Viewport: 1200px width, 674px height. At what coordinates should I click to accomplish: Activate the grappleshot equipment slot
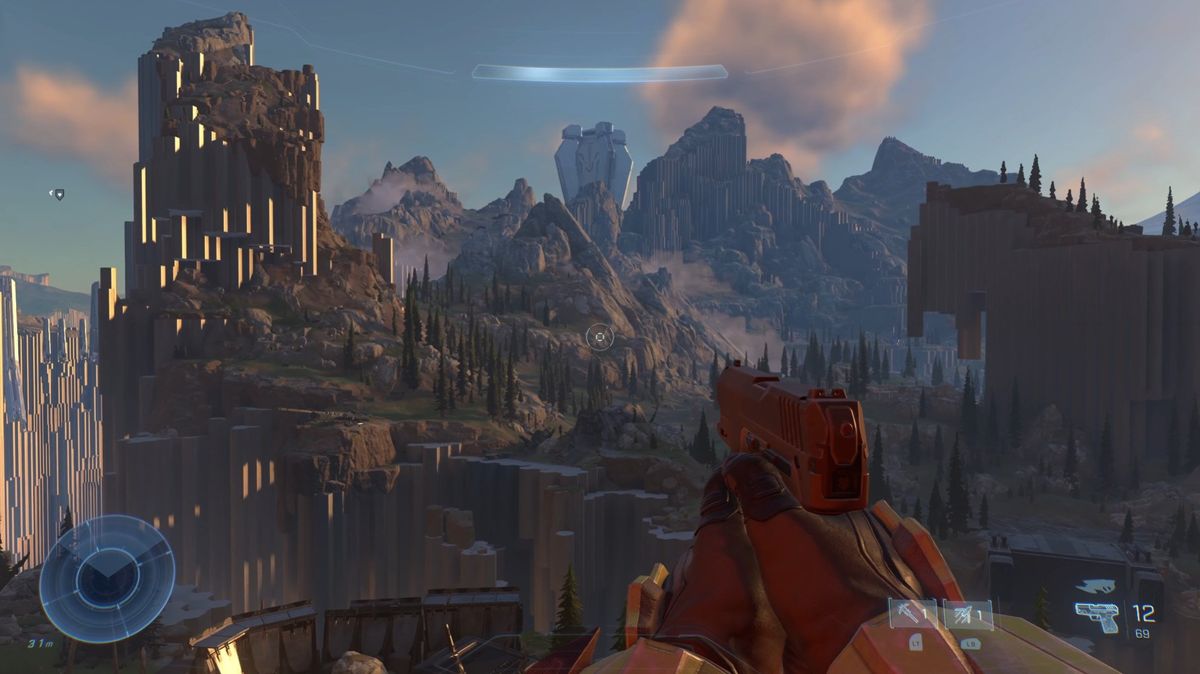click(913, 614)
